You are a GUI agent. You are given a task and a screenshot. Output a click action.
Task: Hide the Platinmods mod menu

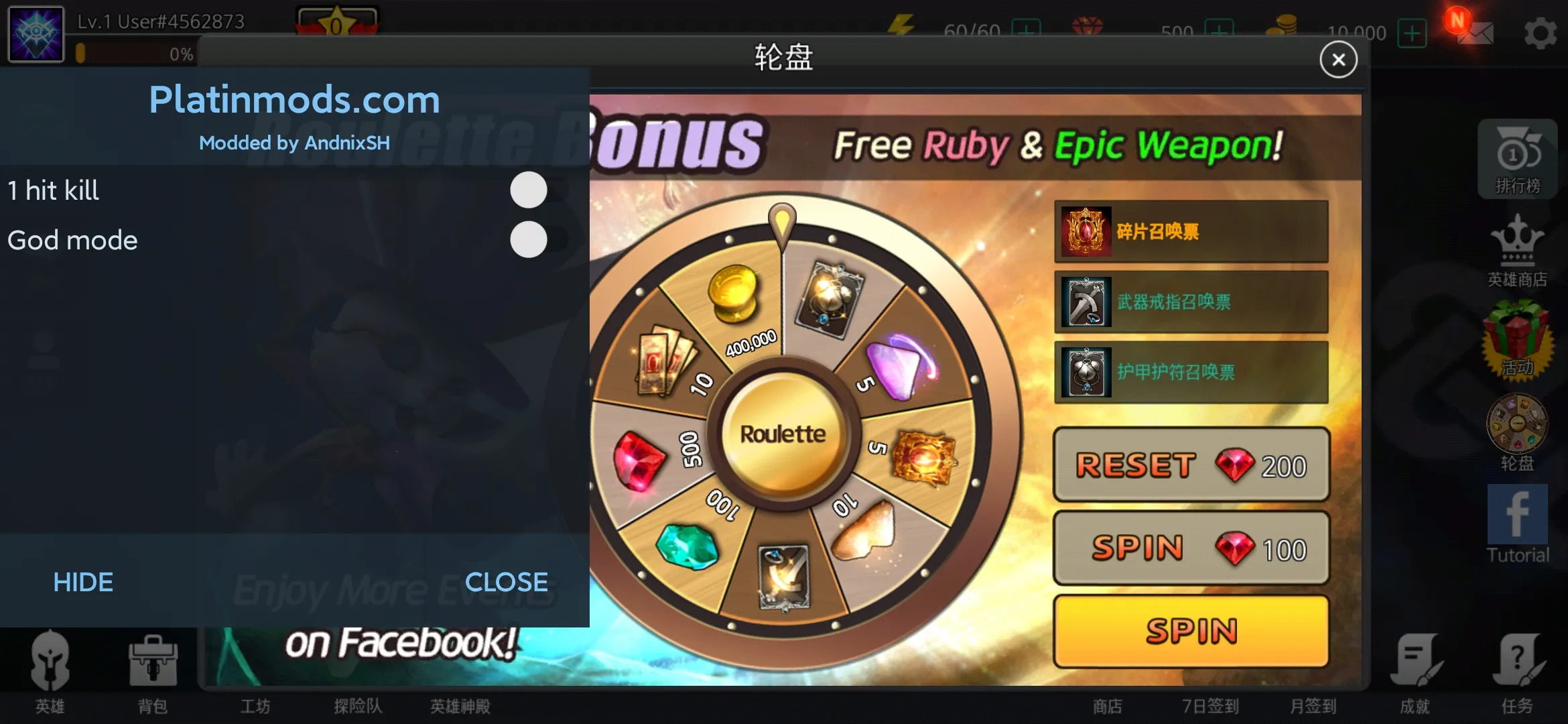coord(82,582)
